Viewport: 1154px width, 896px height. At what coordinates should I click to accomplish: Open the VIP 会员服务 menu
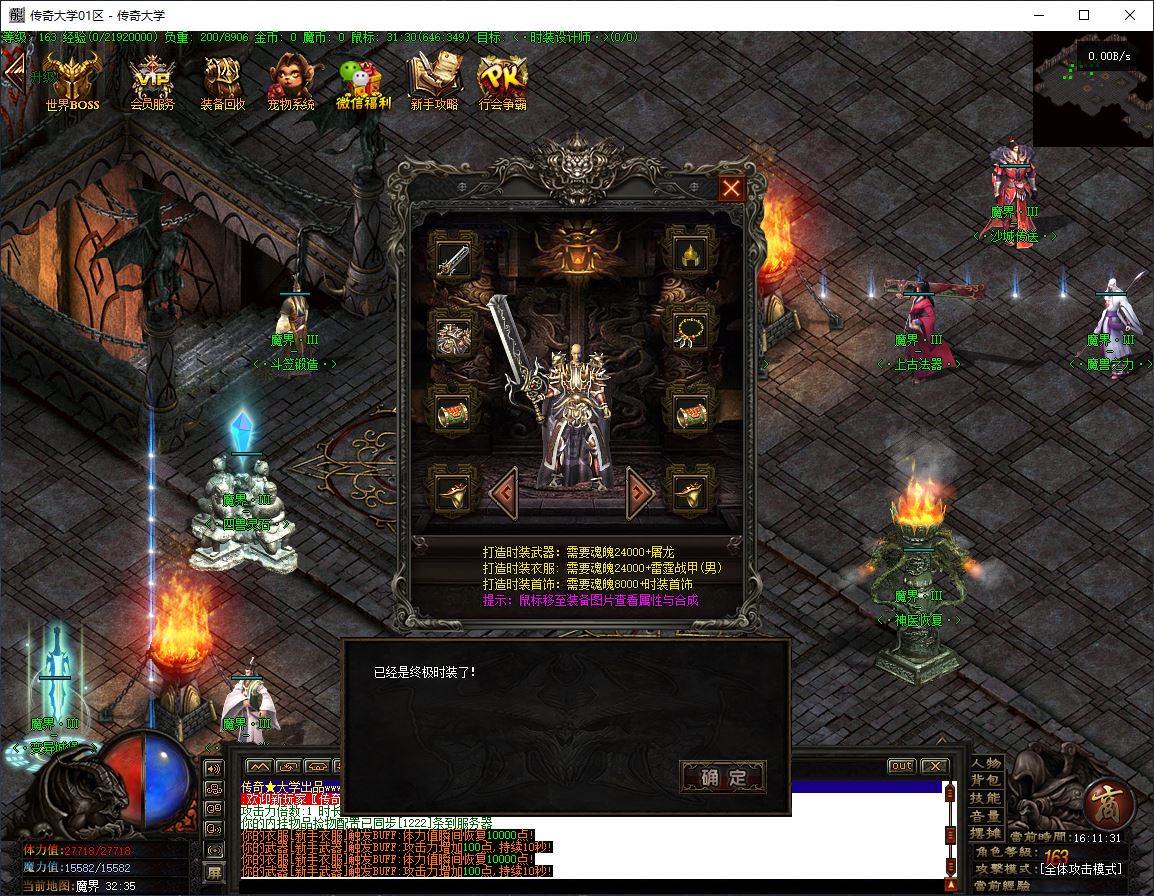pos(152,82)
